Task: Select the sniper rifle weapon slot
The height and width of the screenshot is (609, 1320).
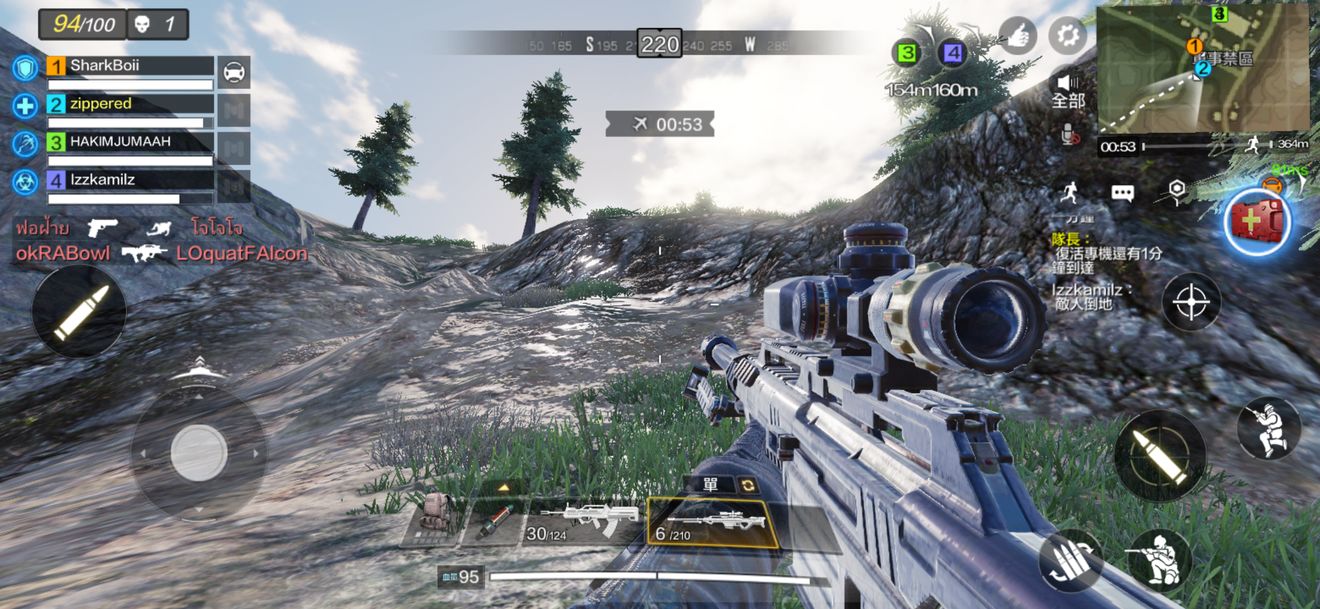Action: point(711,523)
